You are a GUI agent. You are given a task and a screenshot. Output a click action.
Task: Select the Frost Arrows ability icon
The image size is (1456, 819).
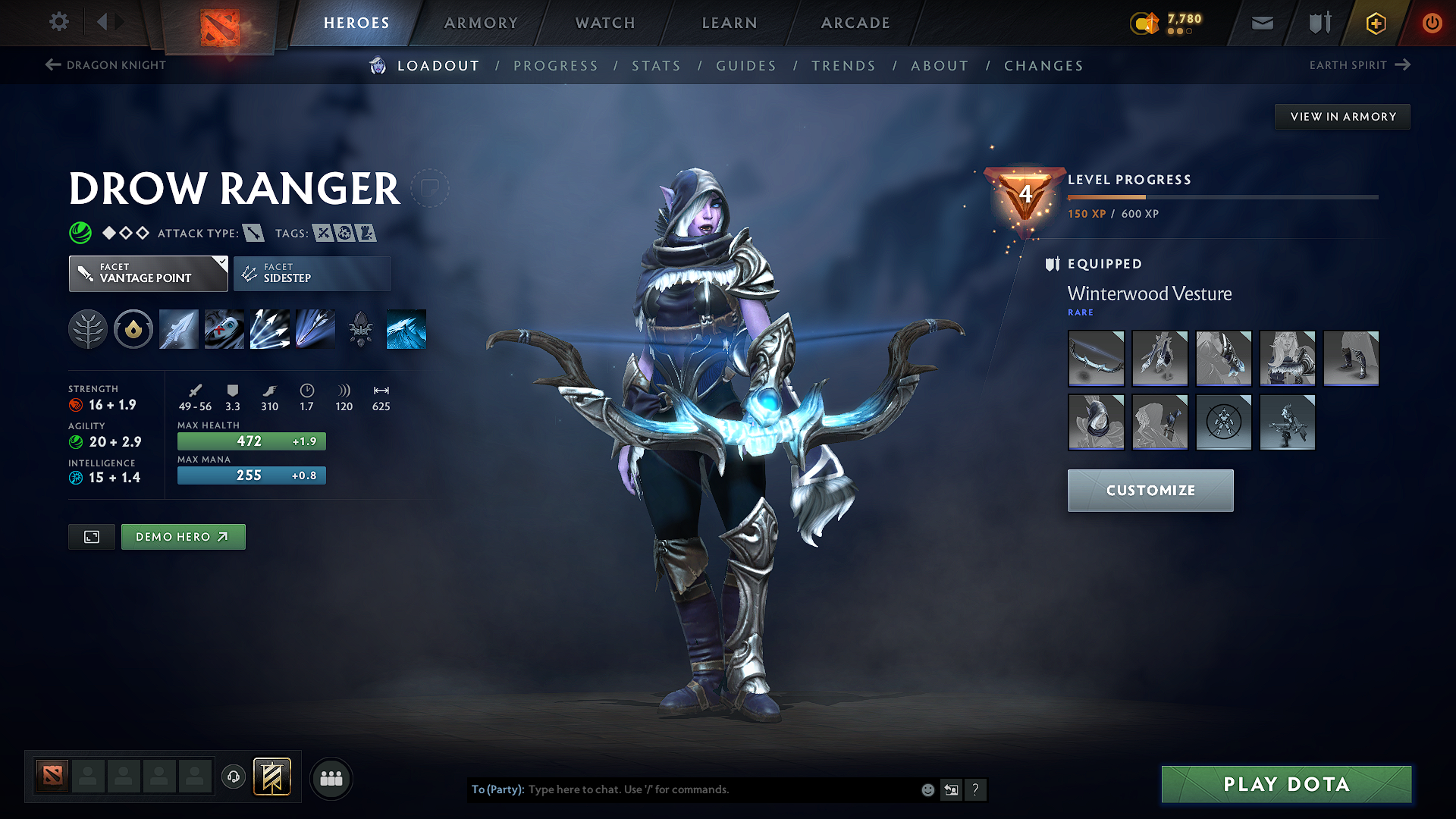pos(178,328)
